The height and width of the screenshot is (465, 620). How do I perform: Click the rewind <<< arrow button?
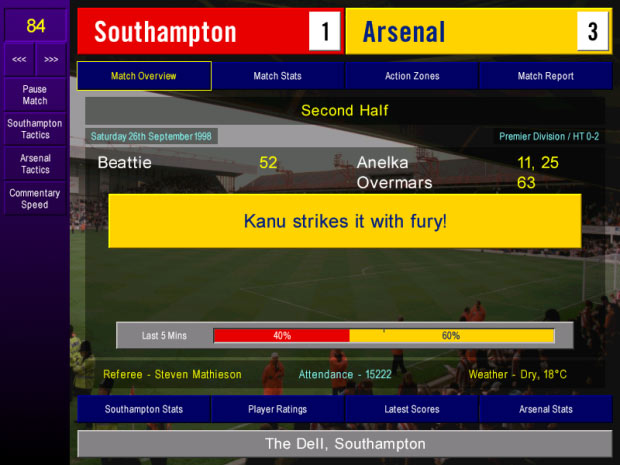pos(19,59)
